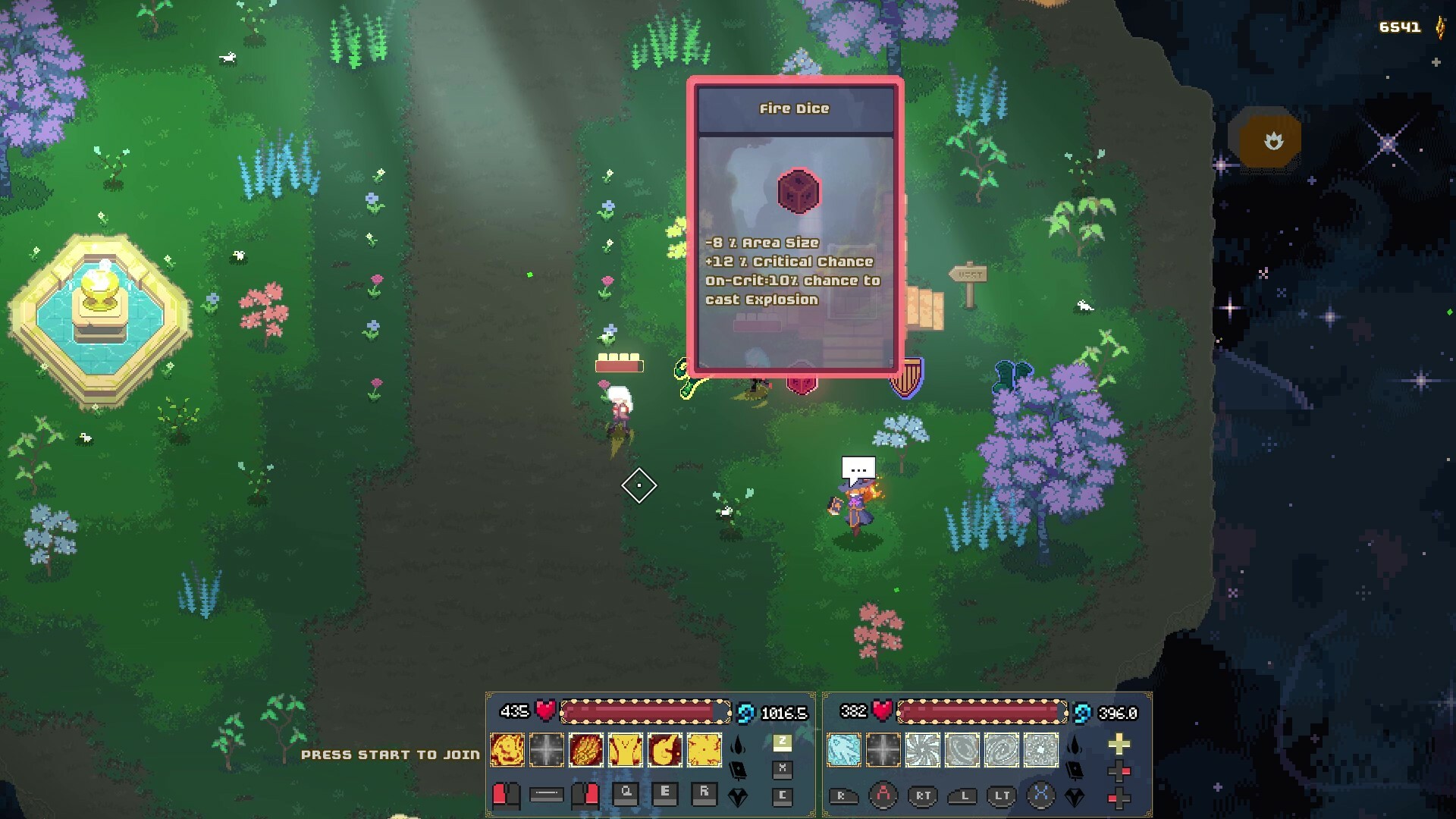1456x819 pixels.
Task: Click the speech bubble above the wizard
Action: click(x=857, y=468)
